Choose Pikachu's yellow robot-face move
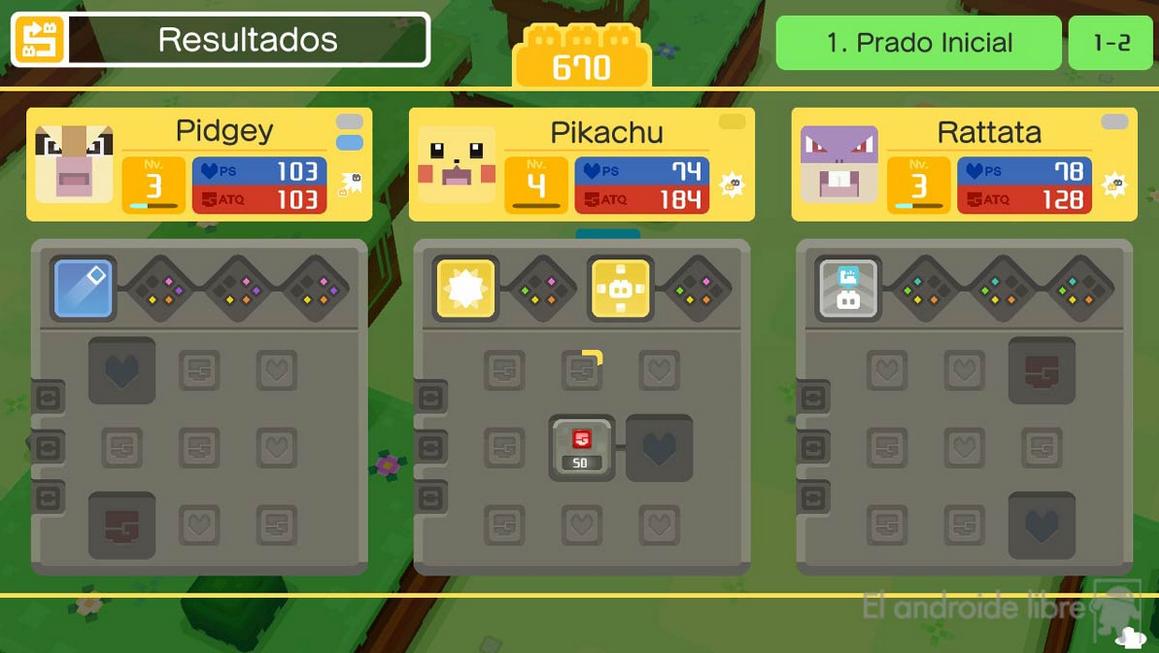 tap(620, 289)
